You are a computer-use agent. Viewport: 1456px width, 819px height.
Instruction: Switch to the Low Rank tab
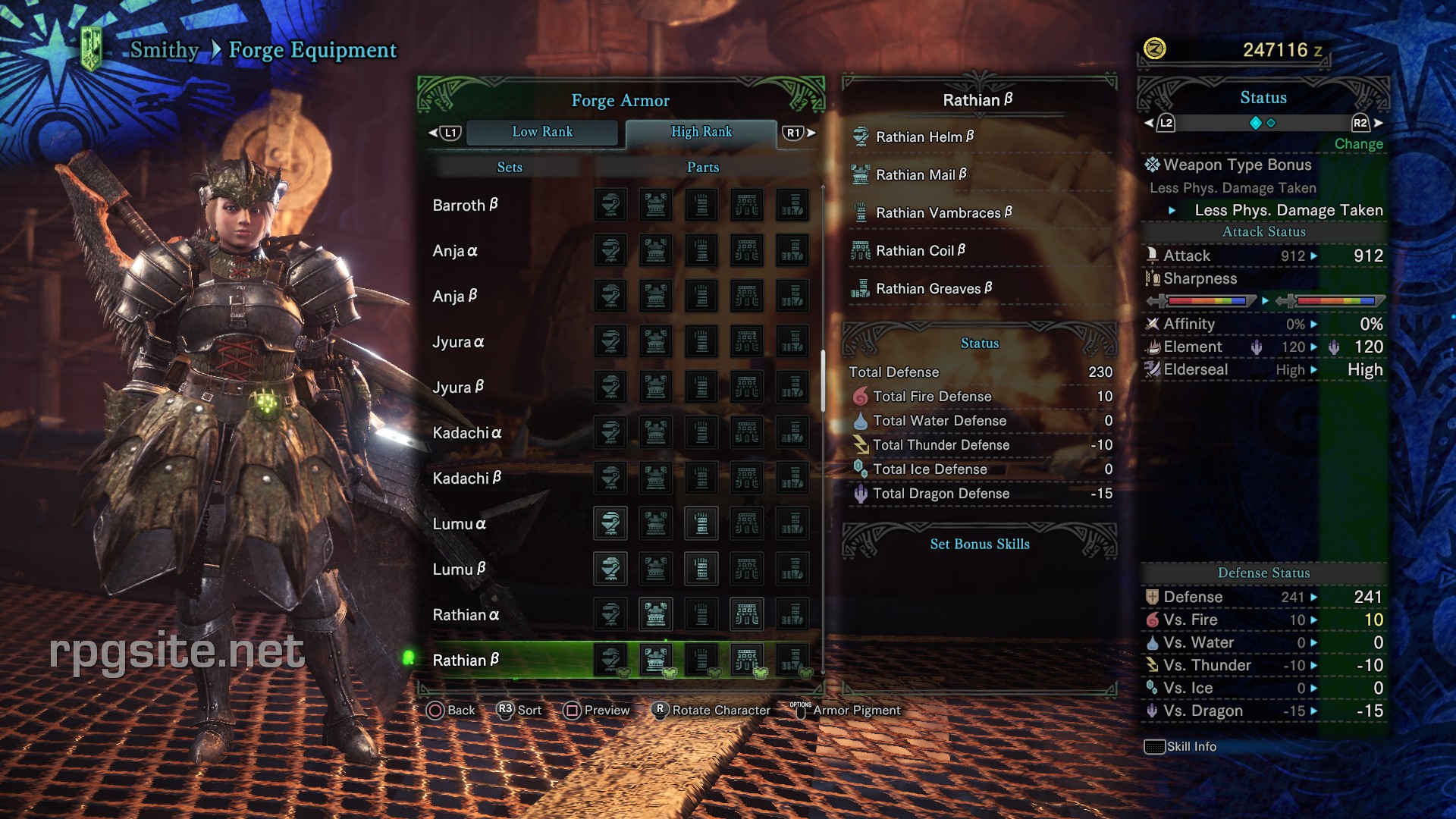542,132
